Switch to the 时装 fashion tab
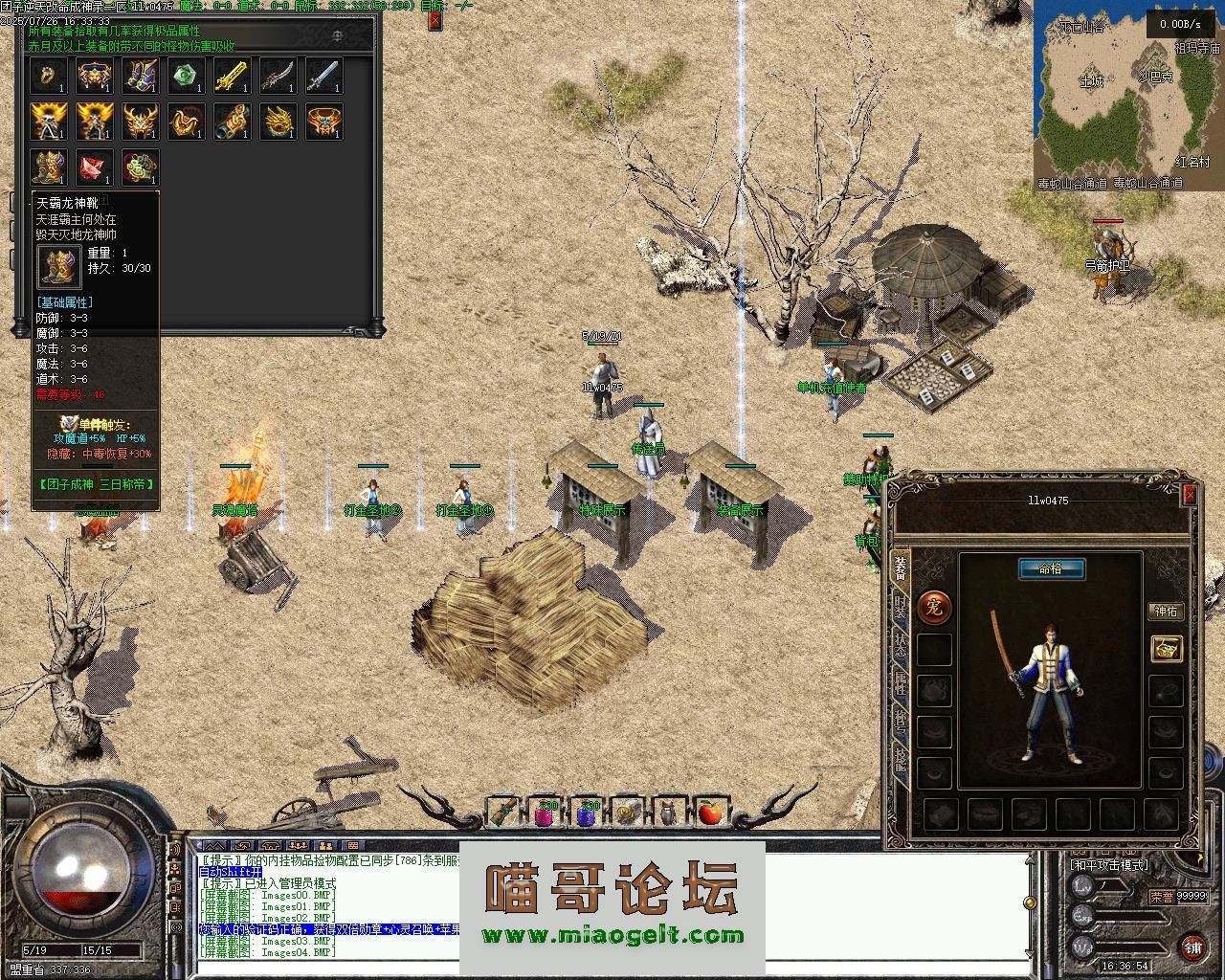 901,605
